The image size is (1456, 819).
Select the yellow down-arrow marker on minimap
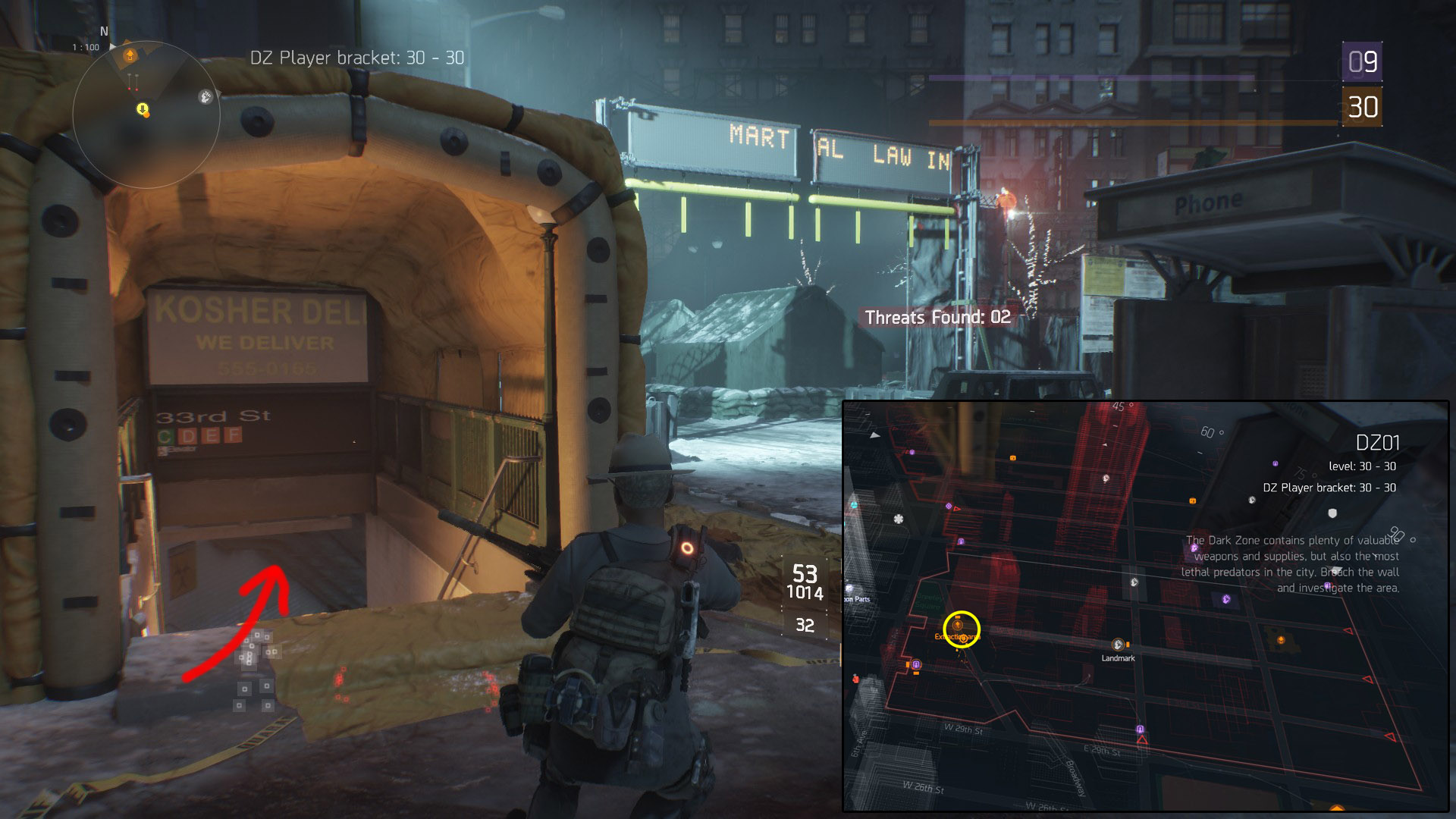click(142, 110)
